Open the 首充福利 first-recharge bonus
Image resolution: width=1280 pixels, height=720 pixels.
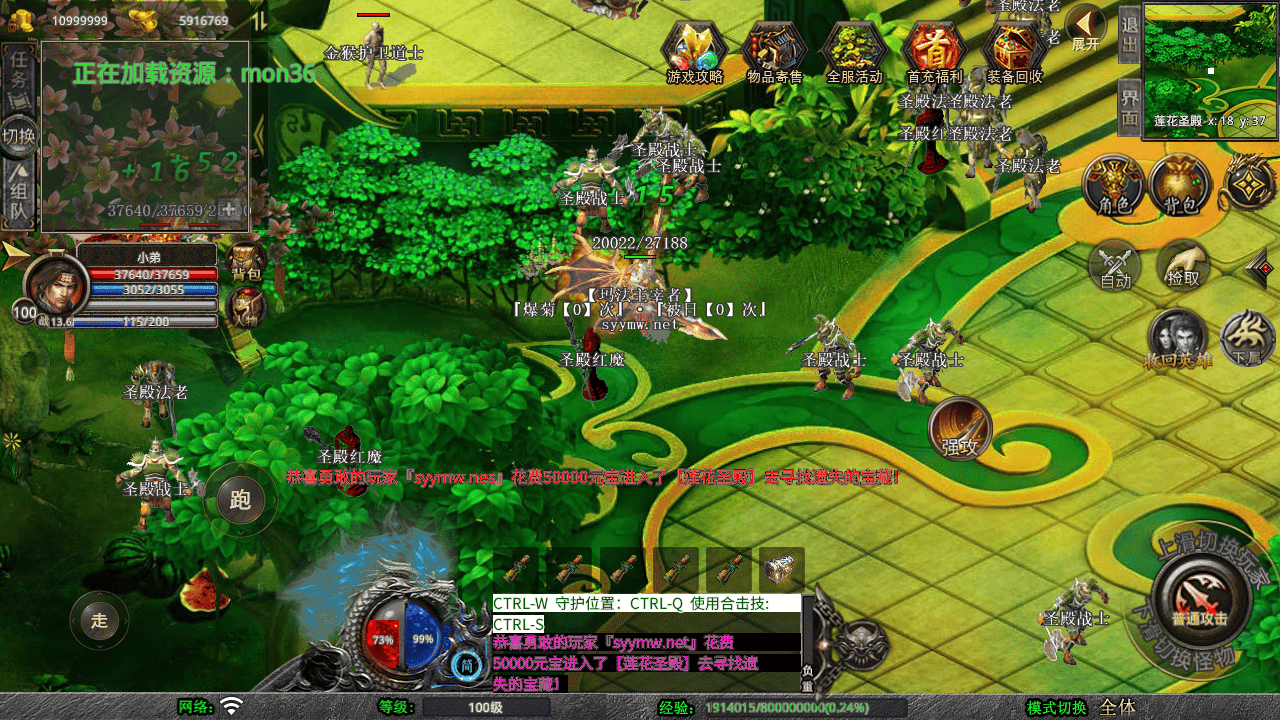coord(934,52)
